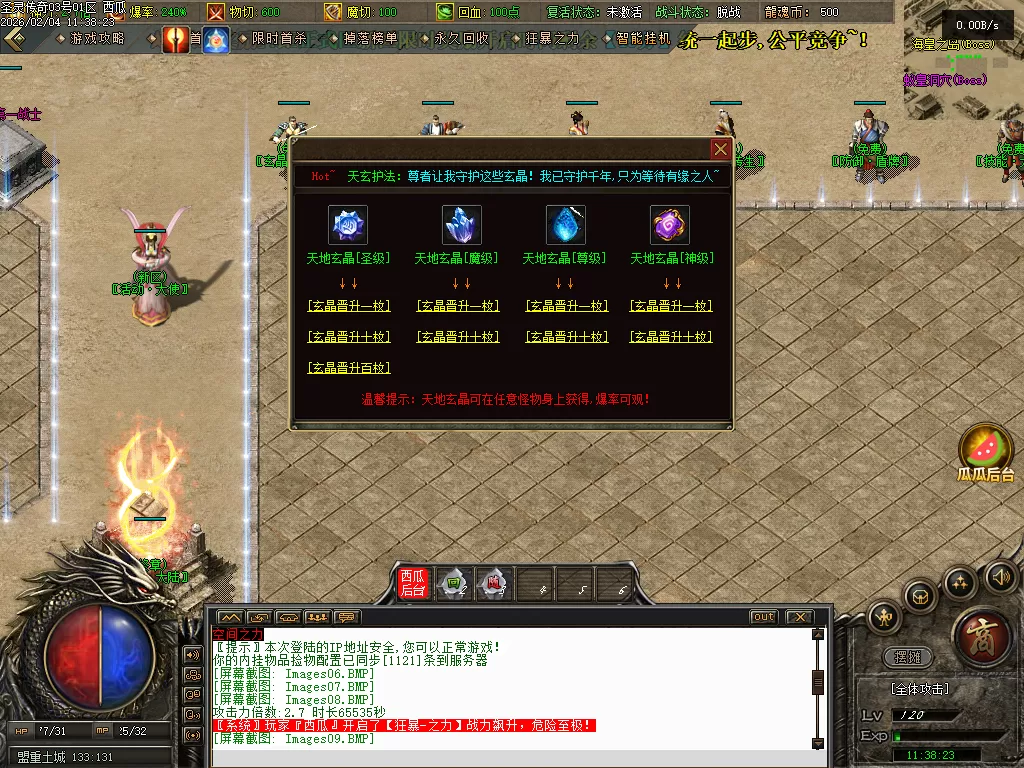Choose 玄晶晋升十枚 under 天地玄晶[魔级]

456,337
